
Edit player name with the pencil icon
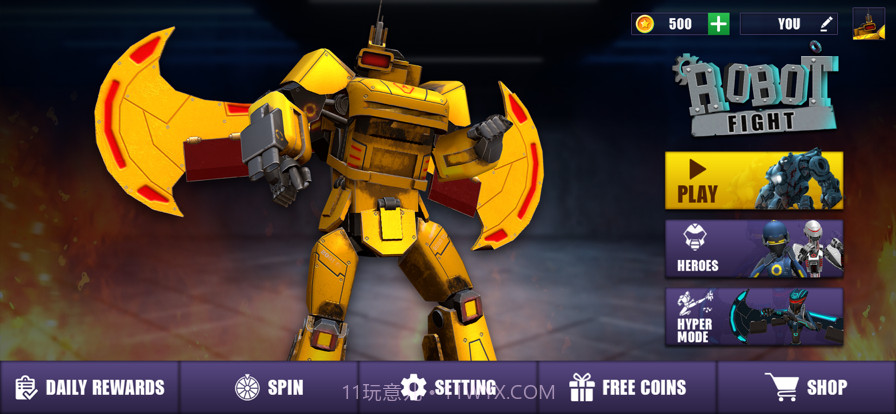pyautogui.click(x=826, y=24)
